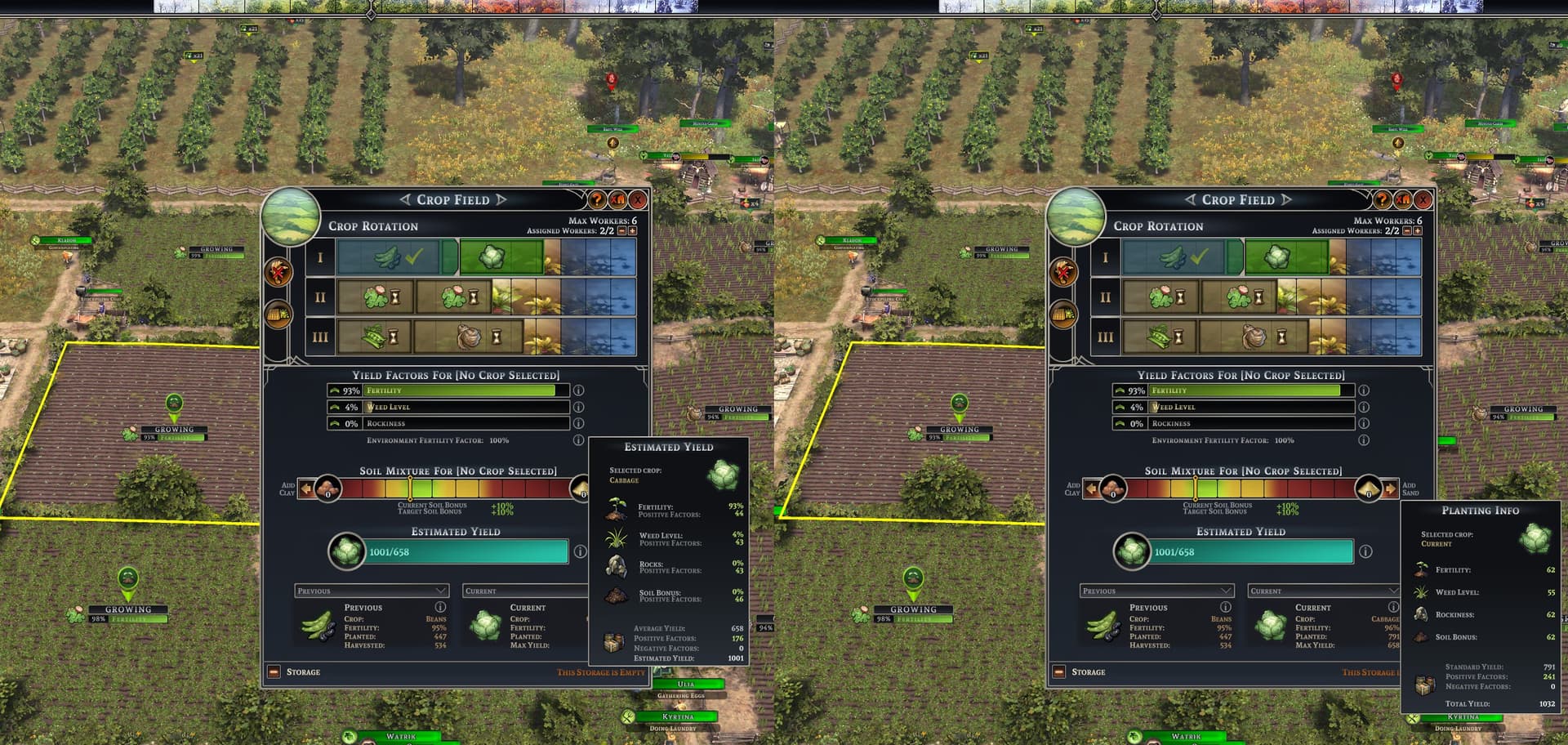Select rotation III peas slot beside Planting Info popup
The height and width of the screenshot is (745, 1568).
pyautogui.click(x=1160, y=337)
